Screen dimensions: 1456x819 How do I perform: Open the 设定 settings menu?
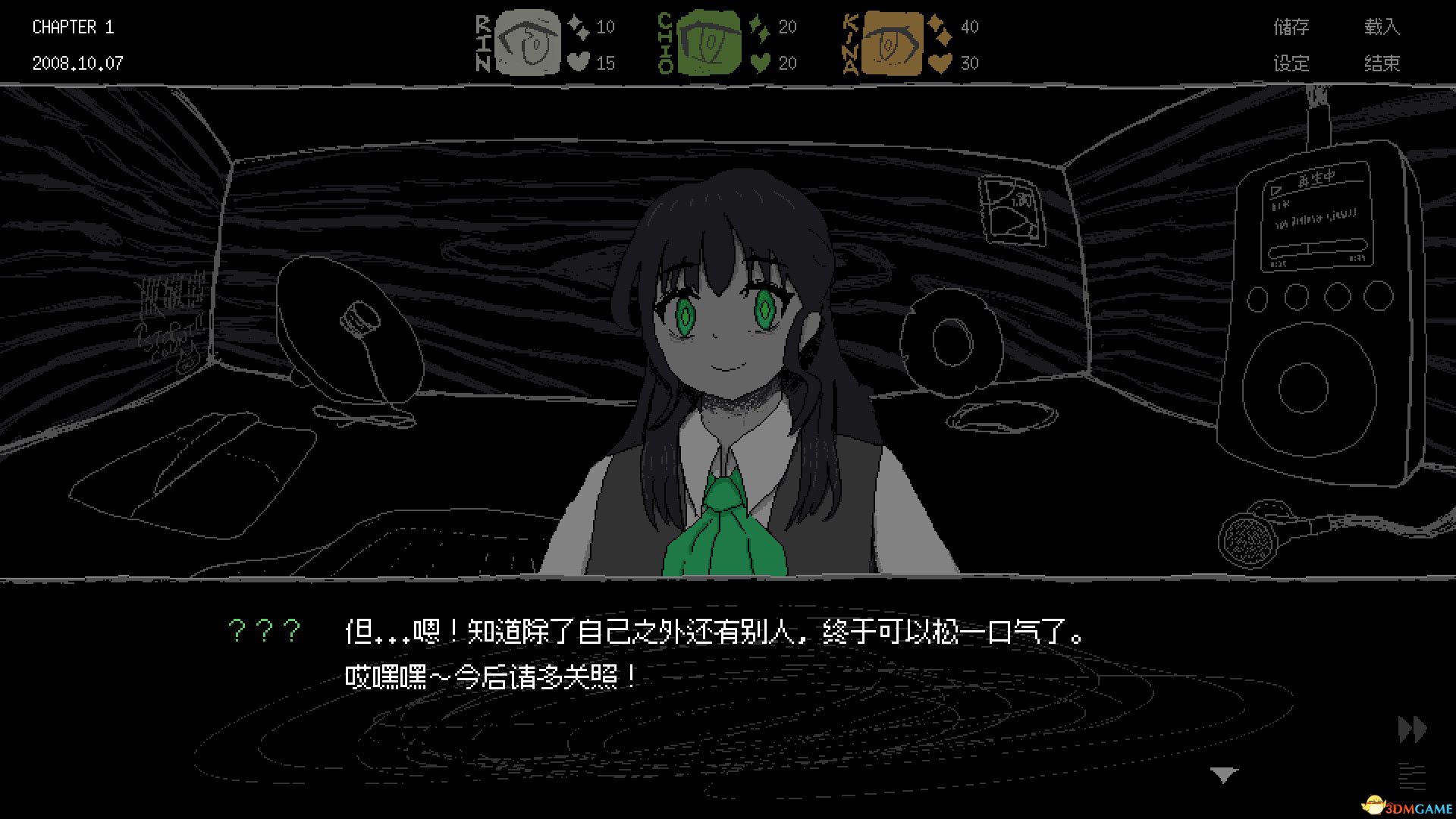(1291, 64)
